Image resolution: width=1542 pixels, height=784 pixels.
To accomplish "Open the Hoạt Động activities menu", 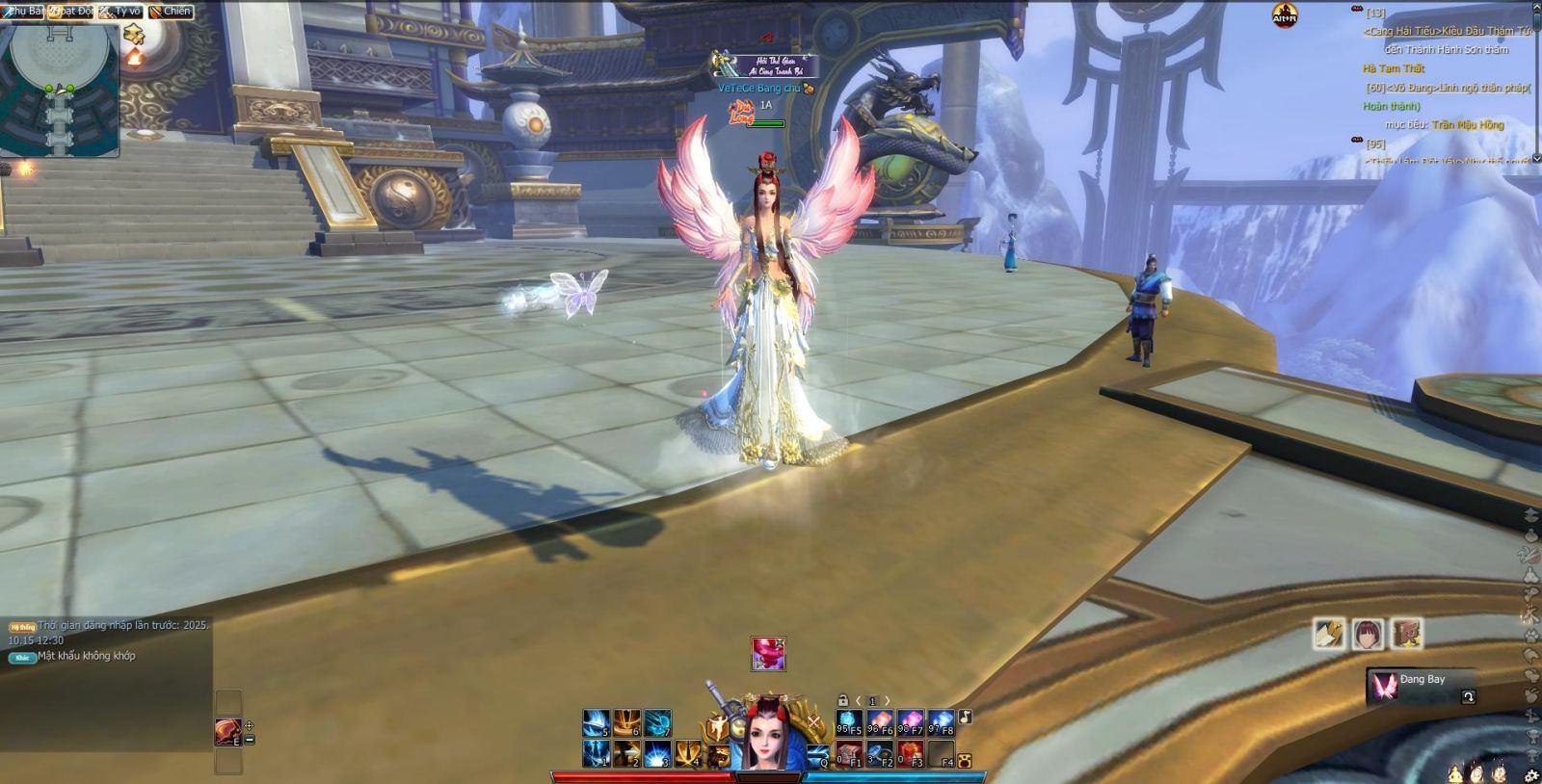I will pos(72,11).
